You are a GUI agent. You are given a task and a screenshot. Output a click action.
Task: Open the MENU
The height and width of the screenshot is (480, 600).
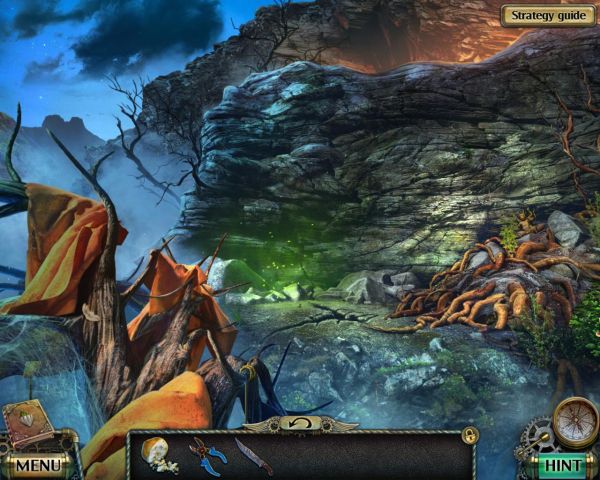(x=37, y=465)
